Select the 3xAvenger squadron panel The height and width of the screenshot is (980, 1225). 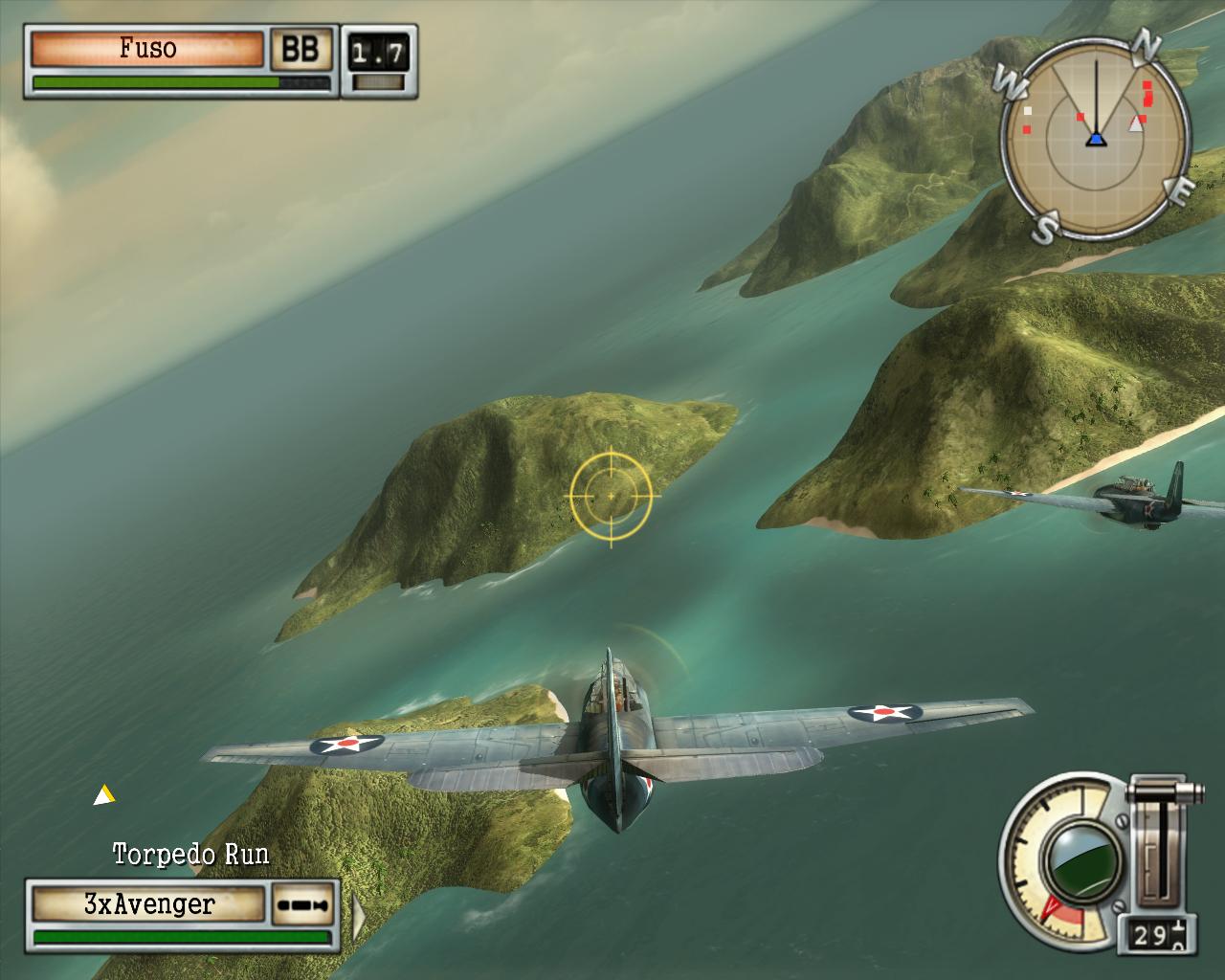(x=148, y=904)
